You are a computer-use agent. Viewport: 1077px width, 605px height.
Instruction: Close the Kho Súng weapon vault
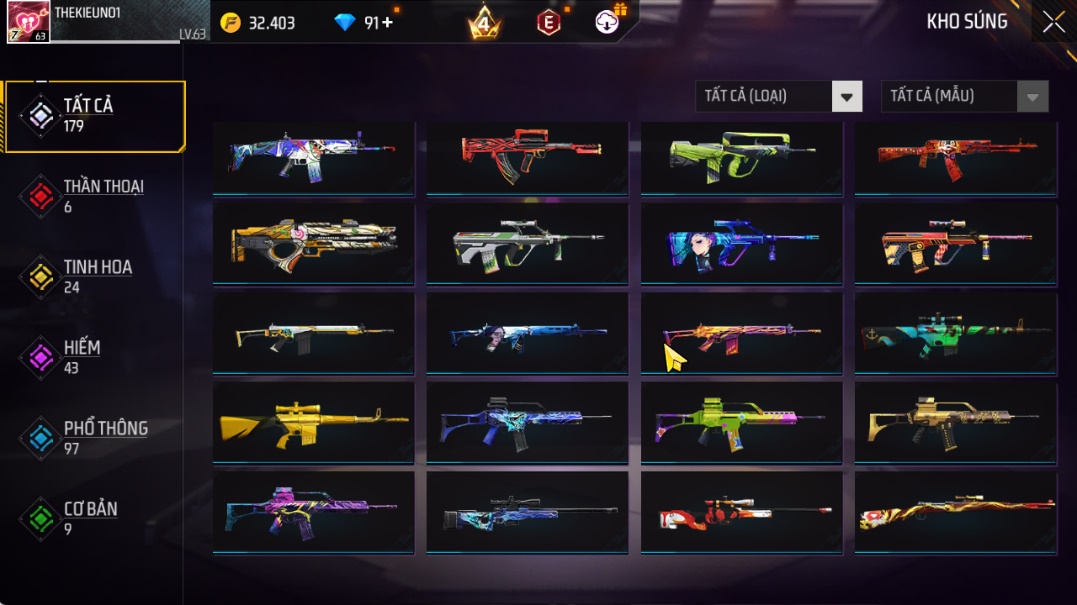1053,23
